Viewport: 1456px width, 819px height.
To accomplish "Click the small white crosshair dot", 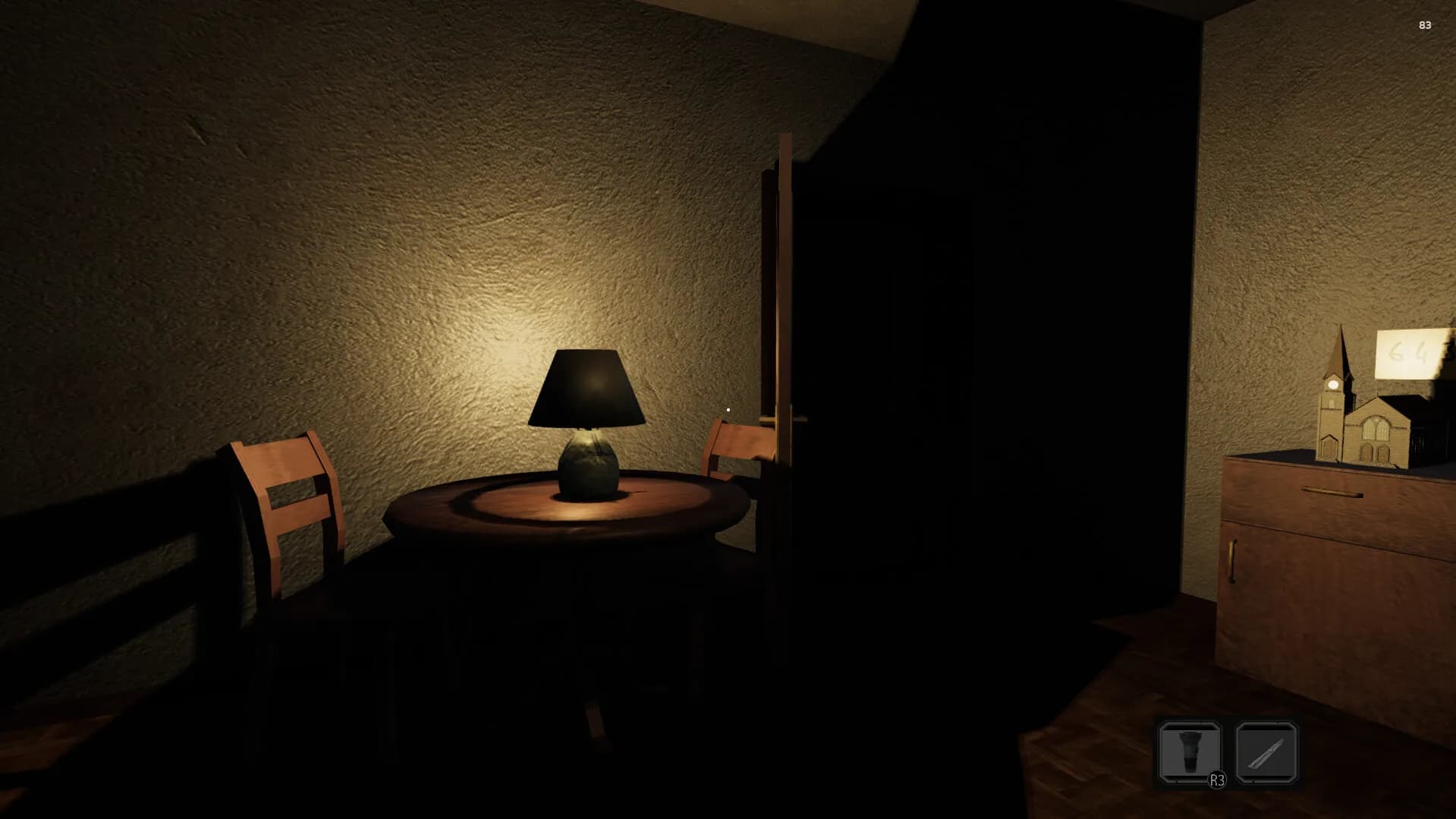I will pos(728,409).
